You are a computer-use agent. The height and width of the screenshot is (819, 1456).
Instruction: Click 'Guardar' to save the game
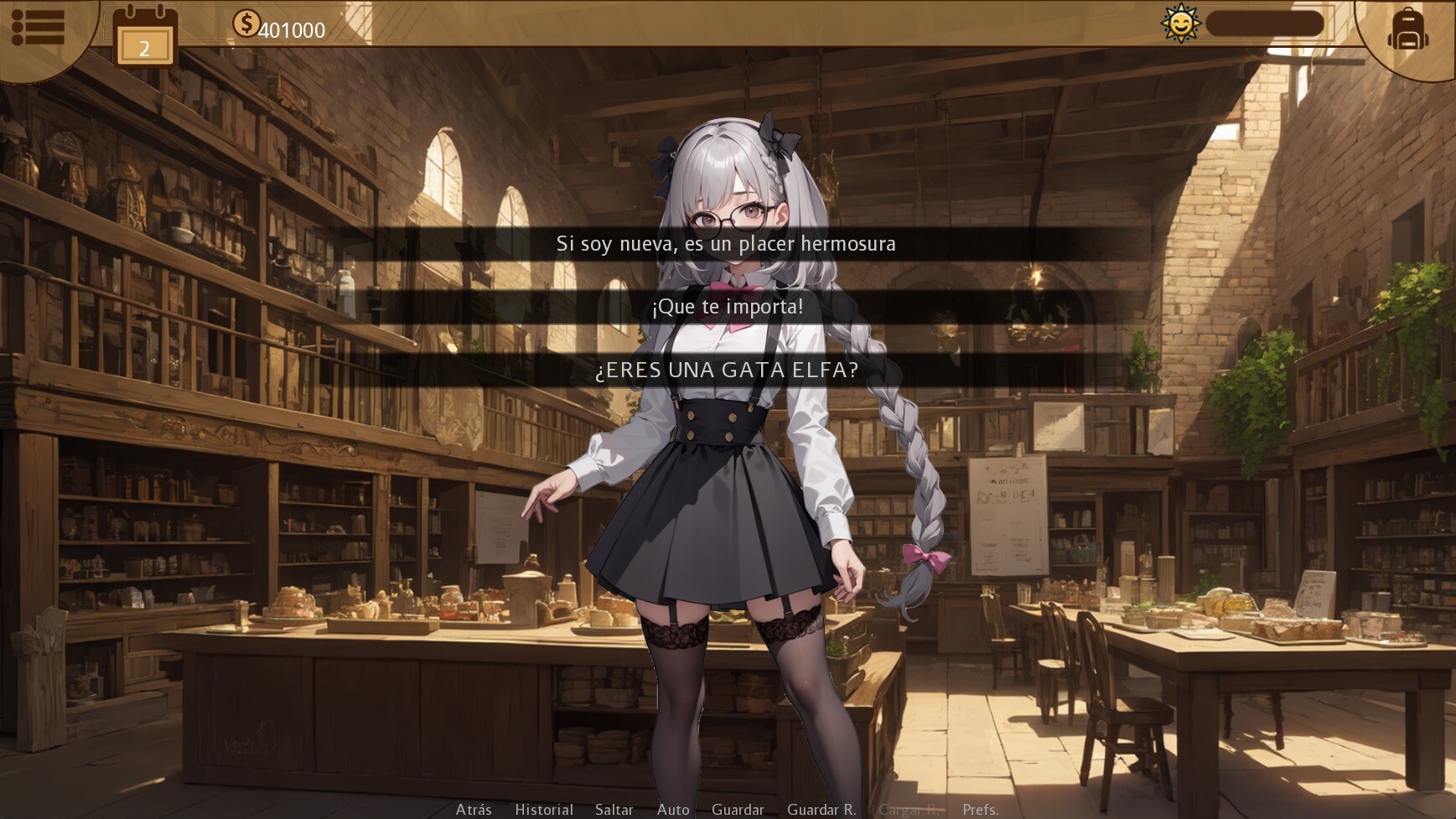pyautogui.click(x=738, y=810)
